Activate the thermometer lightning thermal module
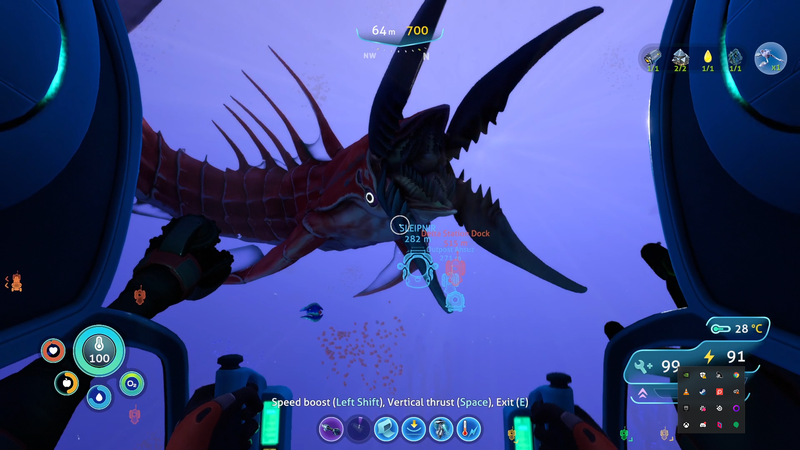The height and width of the screenshot is (450, 800). [469, 429]
